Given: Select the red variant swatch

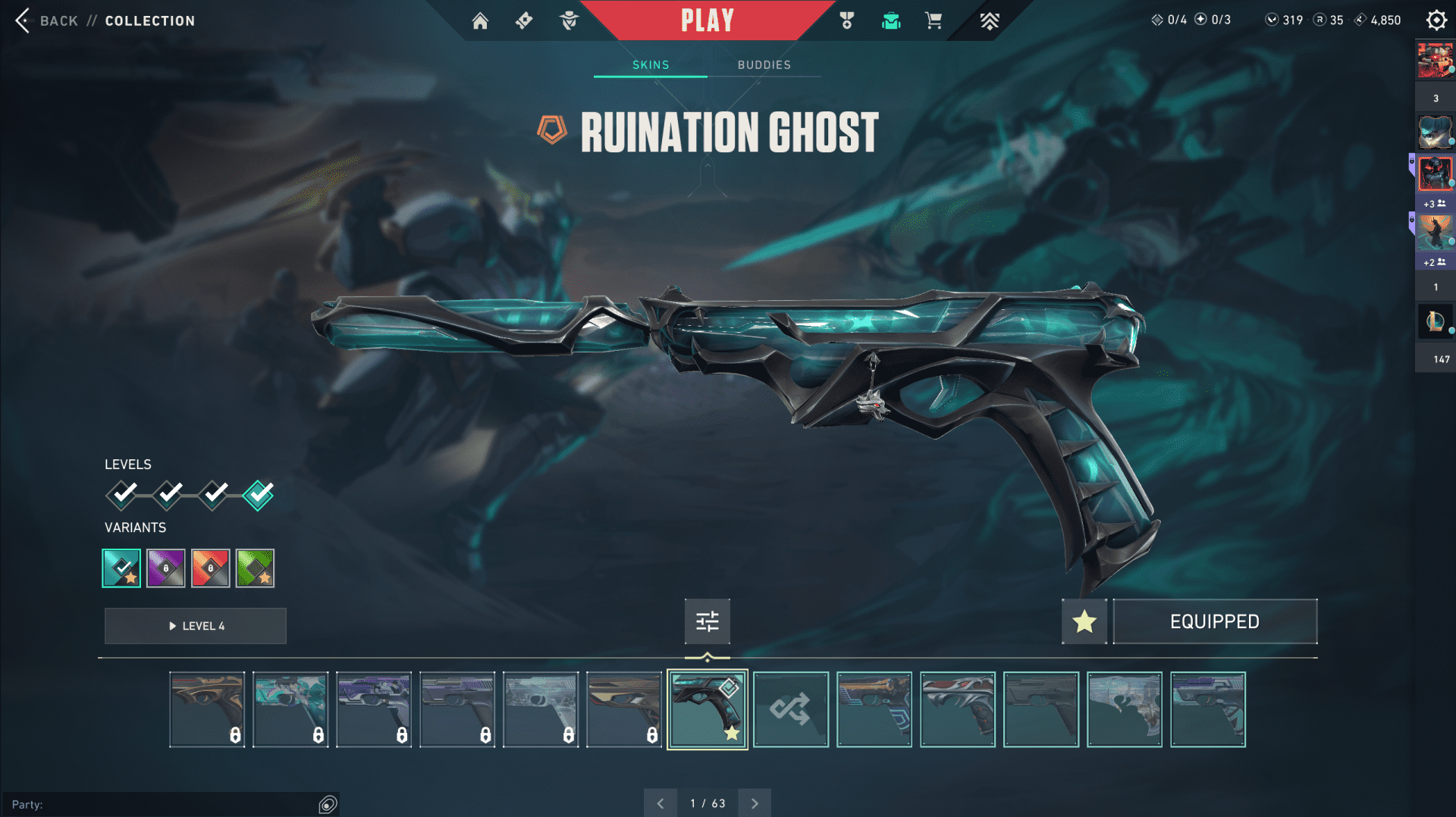Looking at the screenshot, I should pyautogui.click(x=211, y=568).
